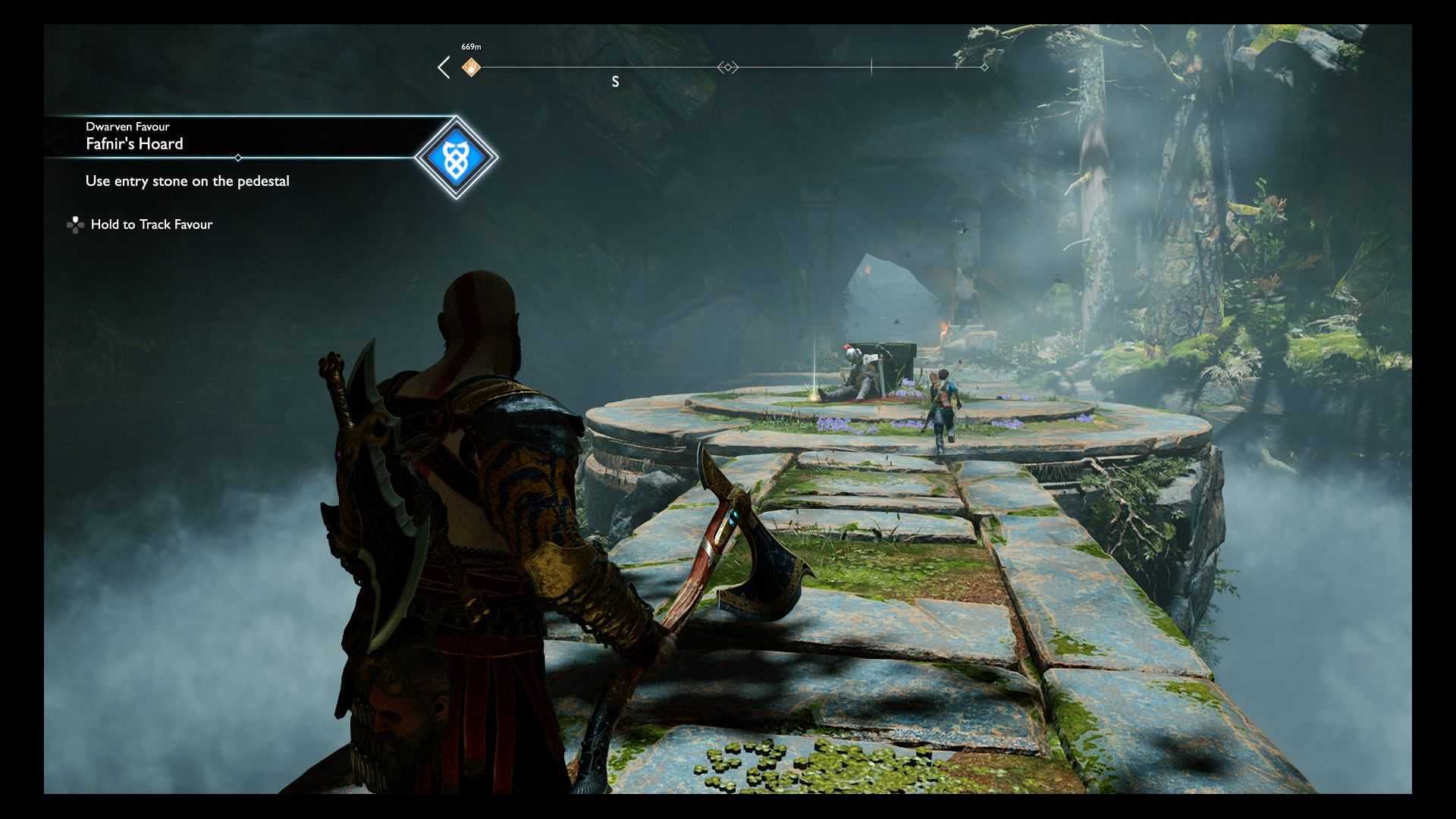
Task: Click the hollow diamond marker on the compass
Action: point(728,67)
